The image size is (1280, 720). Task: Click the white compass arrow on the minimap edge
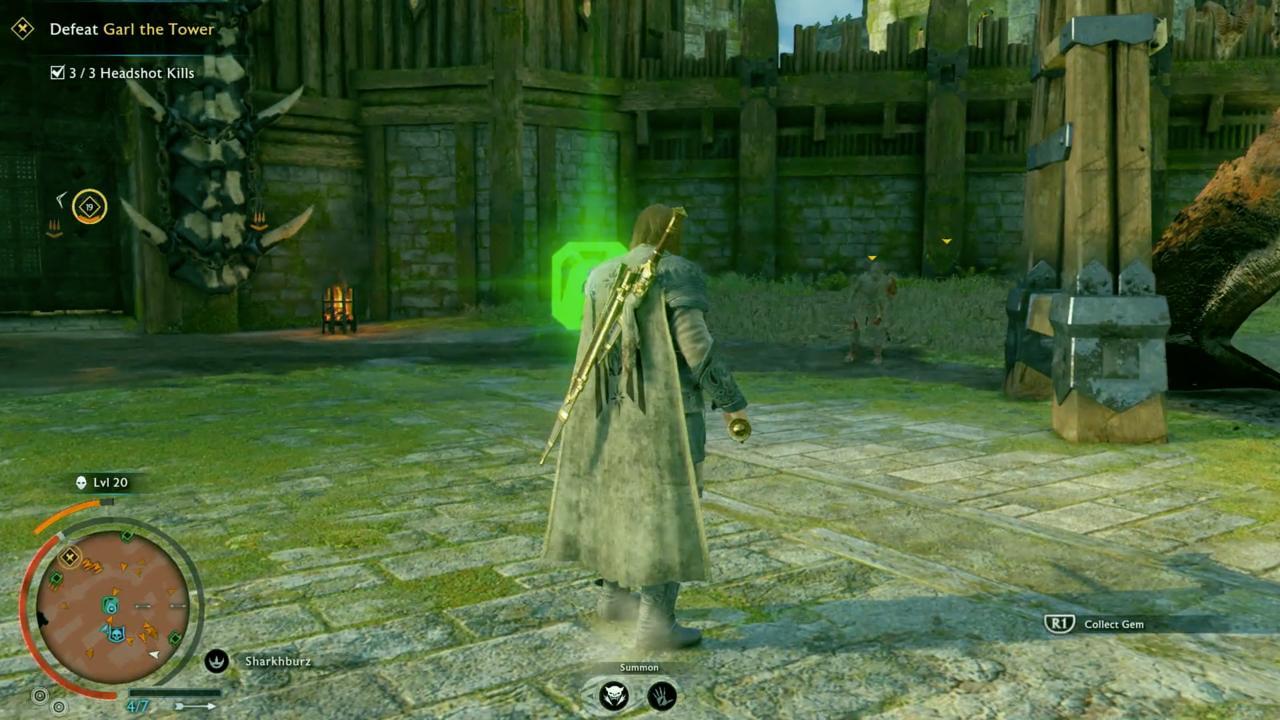pyautogui.click(x=153, y=654)
